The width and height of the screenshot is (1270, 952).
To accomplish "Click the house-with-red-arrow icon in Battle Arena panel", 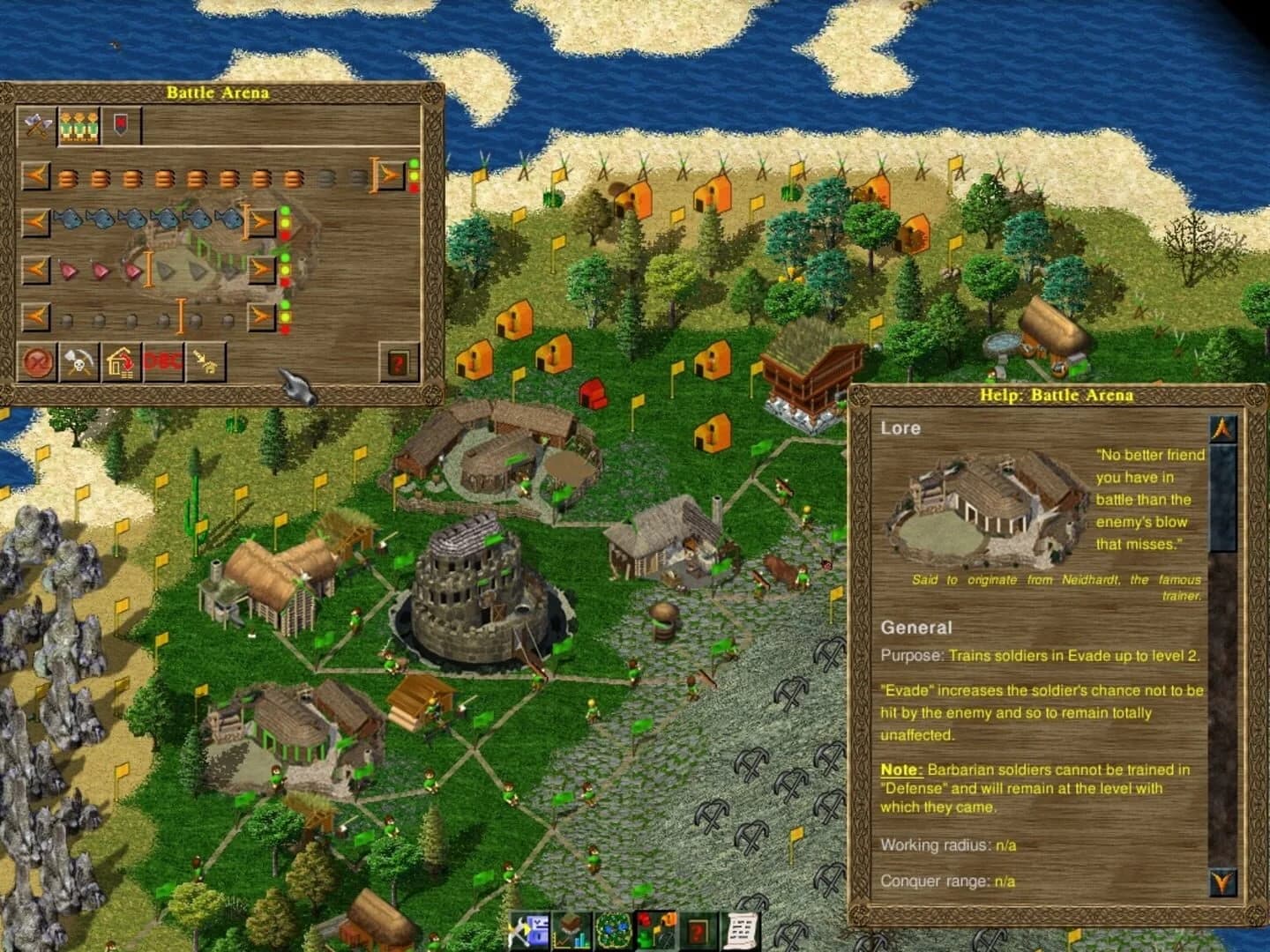I will pos(121,364).
